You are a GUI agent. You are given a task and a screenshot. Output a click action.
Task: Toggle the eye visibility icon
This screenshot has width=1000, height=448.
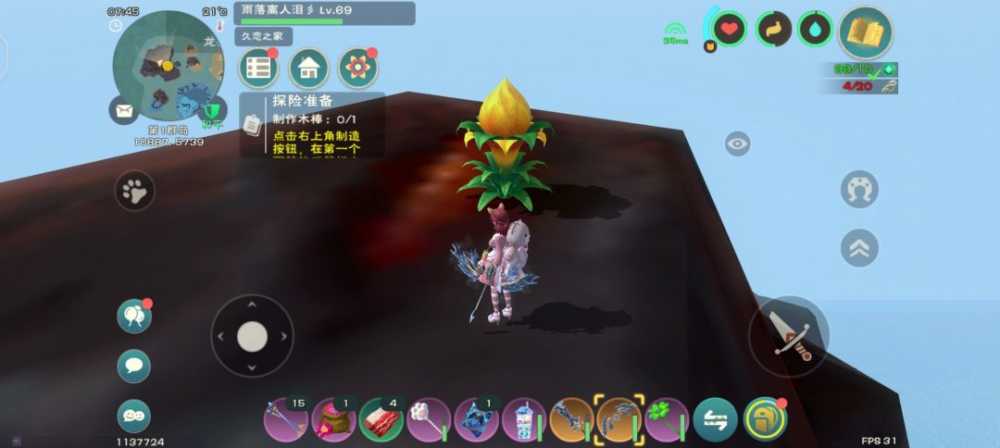pos(738,144)
